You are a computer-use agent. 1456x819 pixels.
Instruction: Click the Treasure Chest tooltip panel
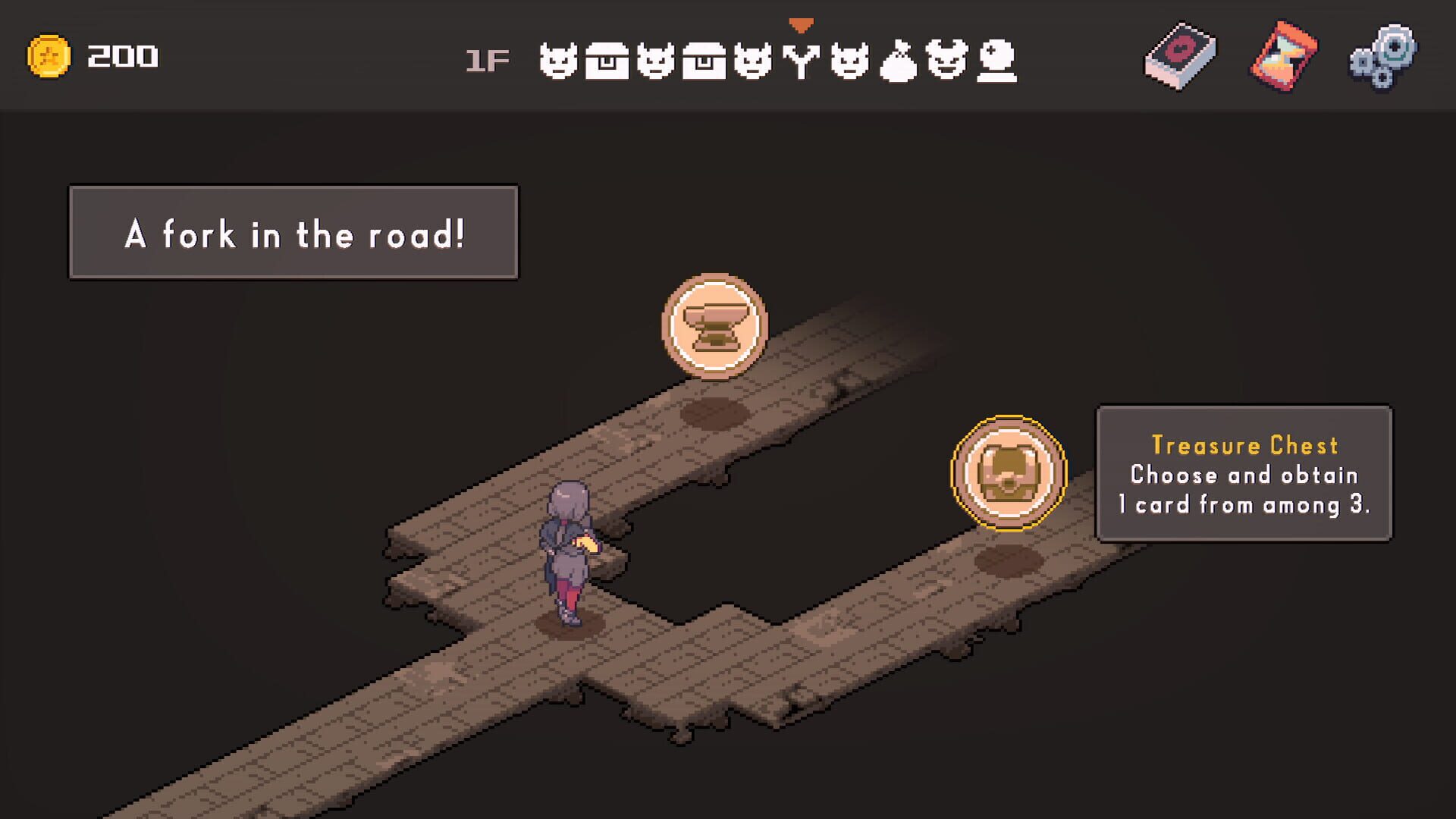[x=1244, y=475]
